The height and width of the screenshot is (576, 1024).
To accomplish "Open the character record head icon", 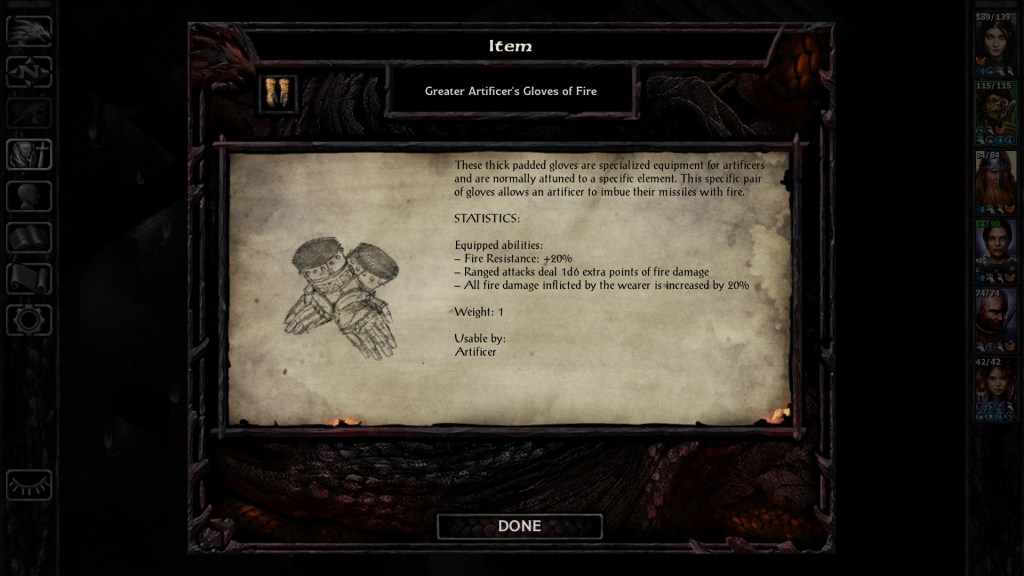I will [29, 196].
